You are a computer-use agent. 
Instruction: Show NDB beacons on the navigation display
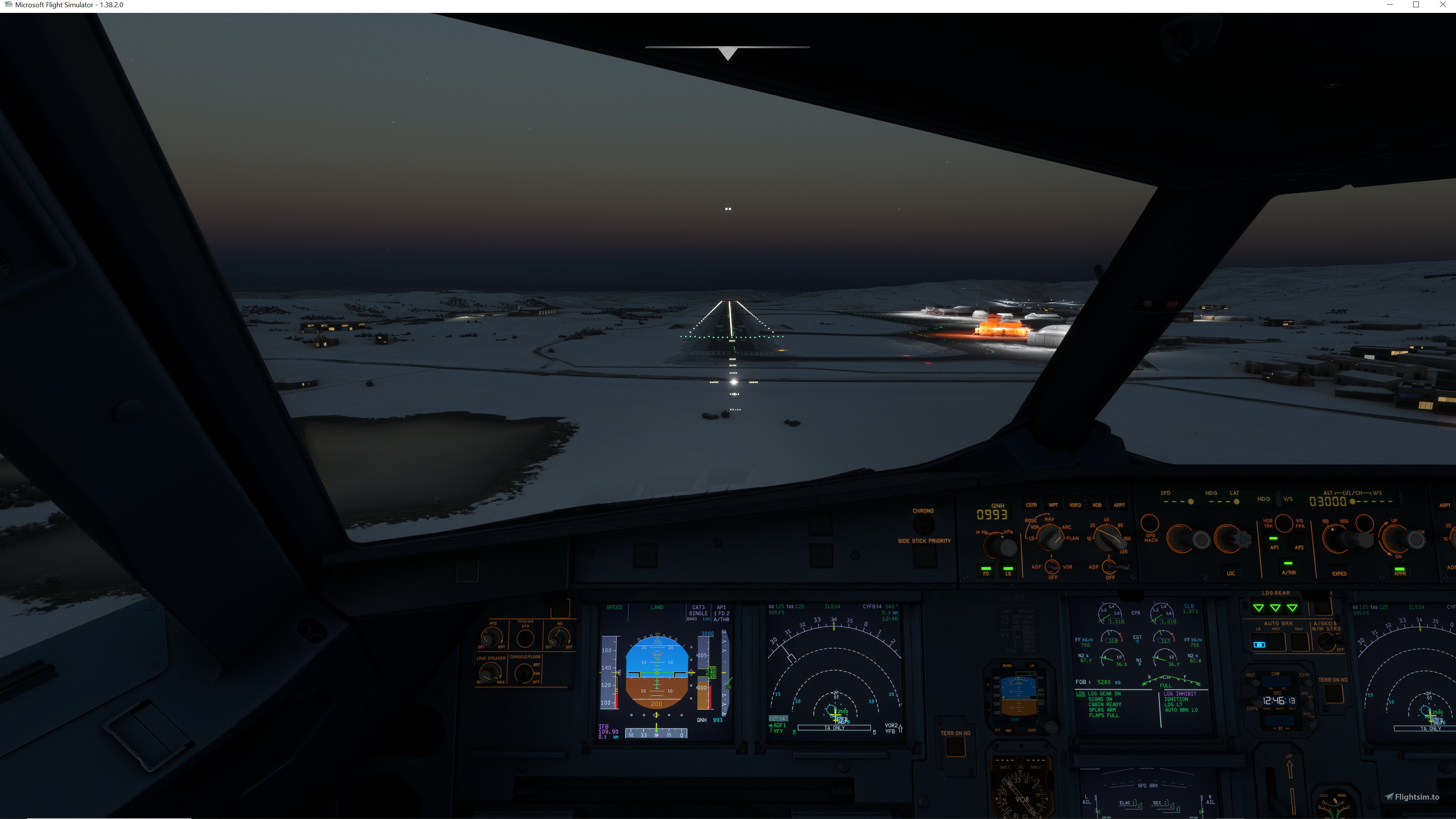1097,505
